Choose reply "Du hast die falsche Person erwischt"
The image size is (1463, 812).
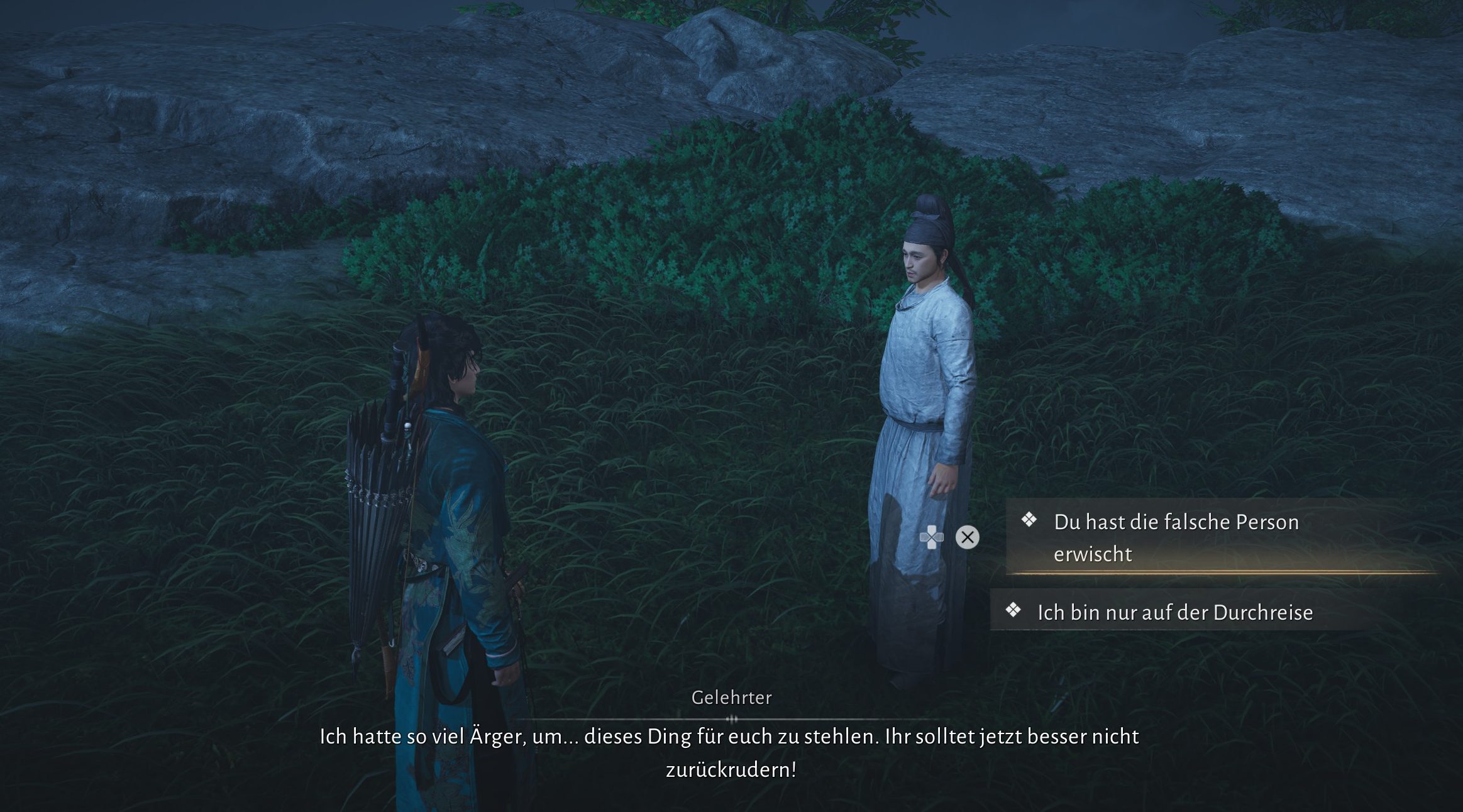(x=1176, y=537)
